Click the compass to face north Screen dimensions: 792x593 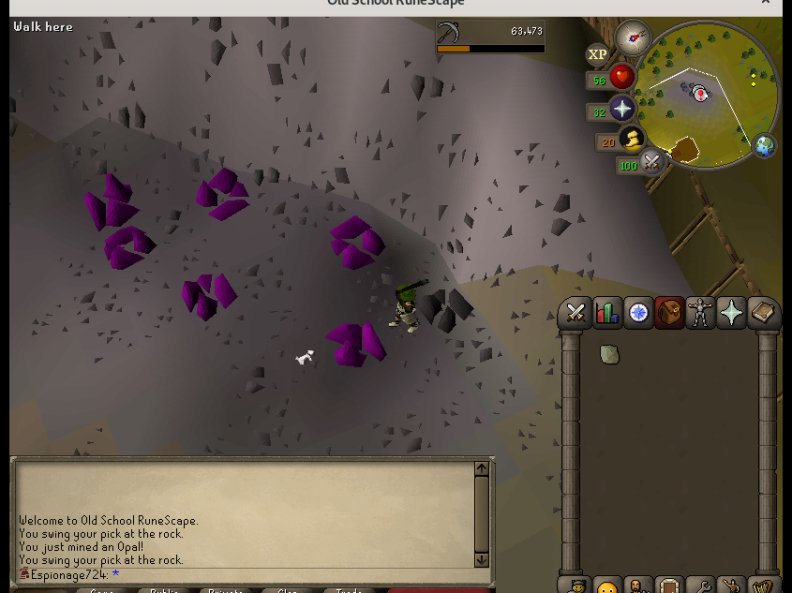click(633, 38)
